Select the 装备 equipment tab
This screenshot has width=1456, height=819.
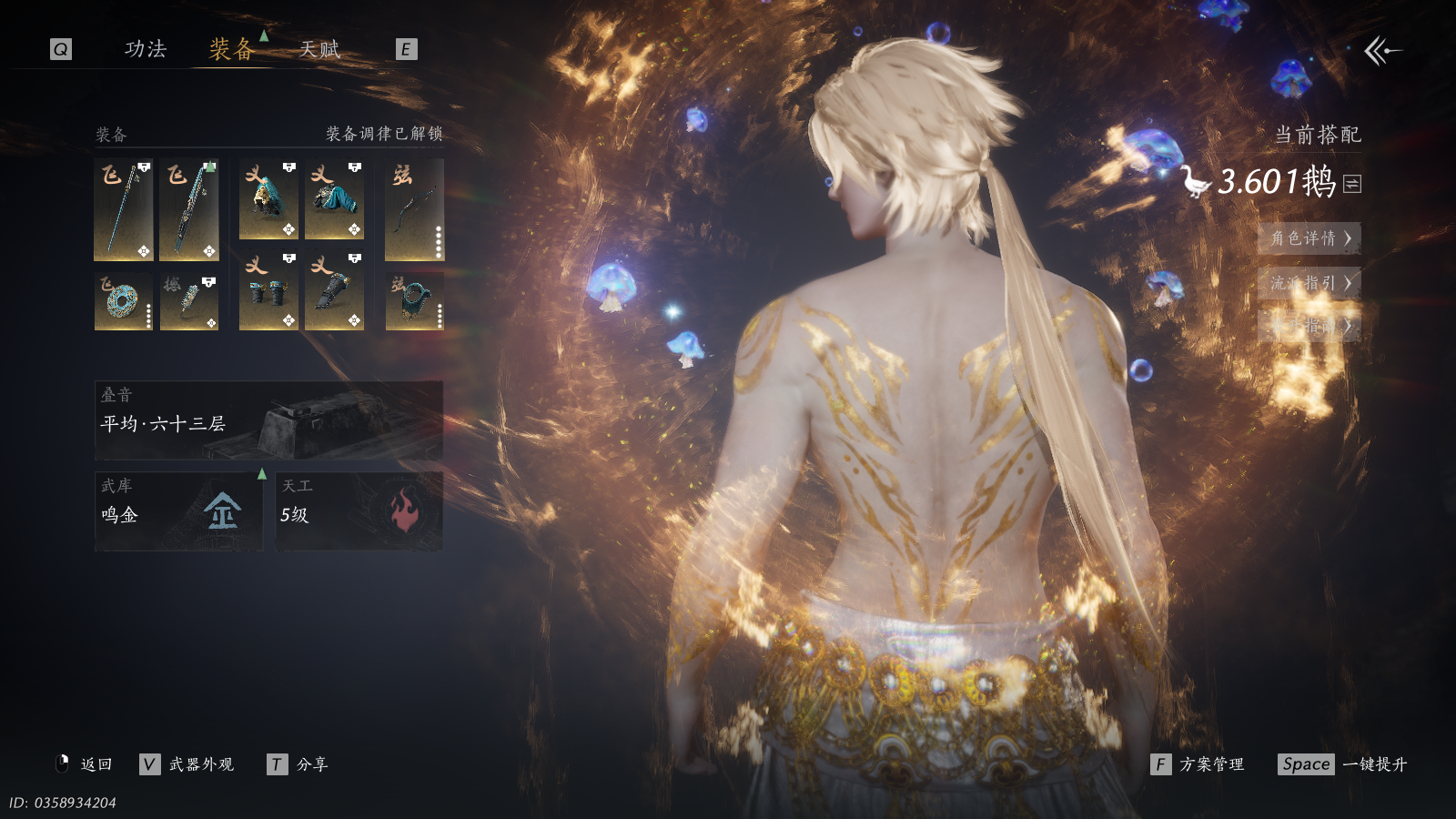[231, 49]
